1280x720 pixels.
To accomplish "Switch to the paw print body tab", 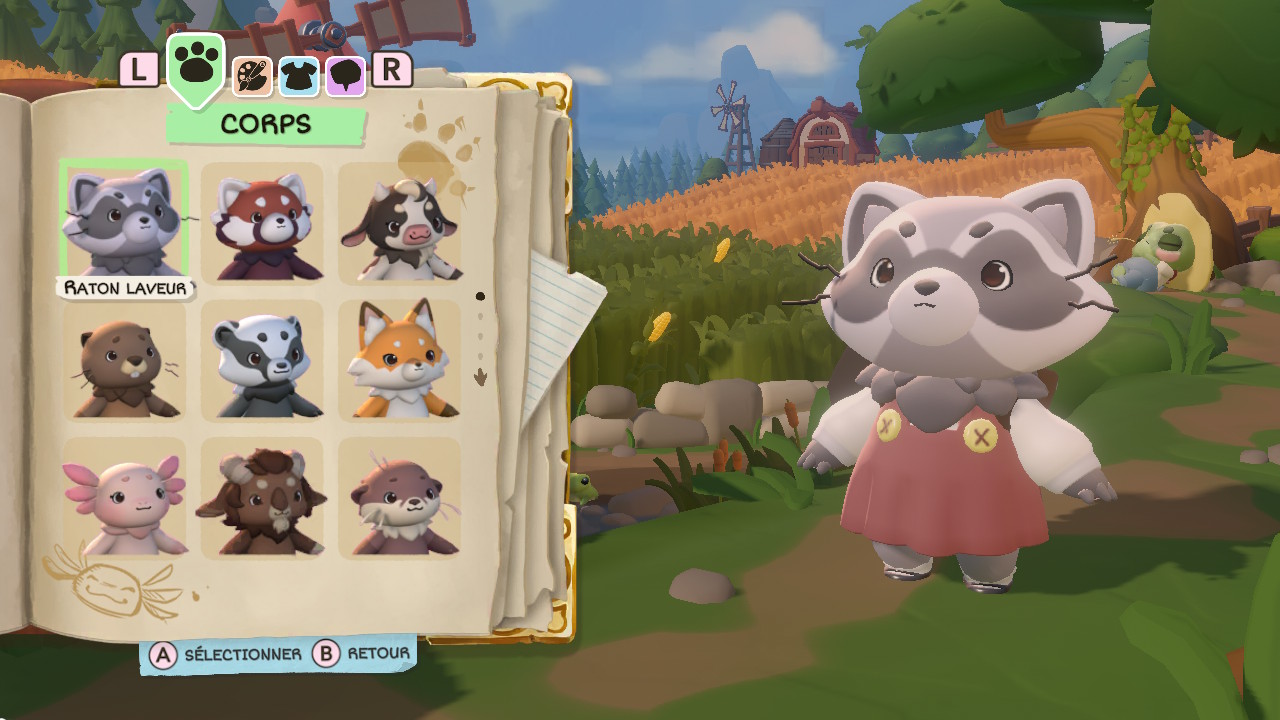I will [196, 65].
